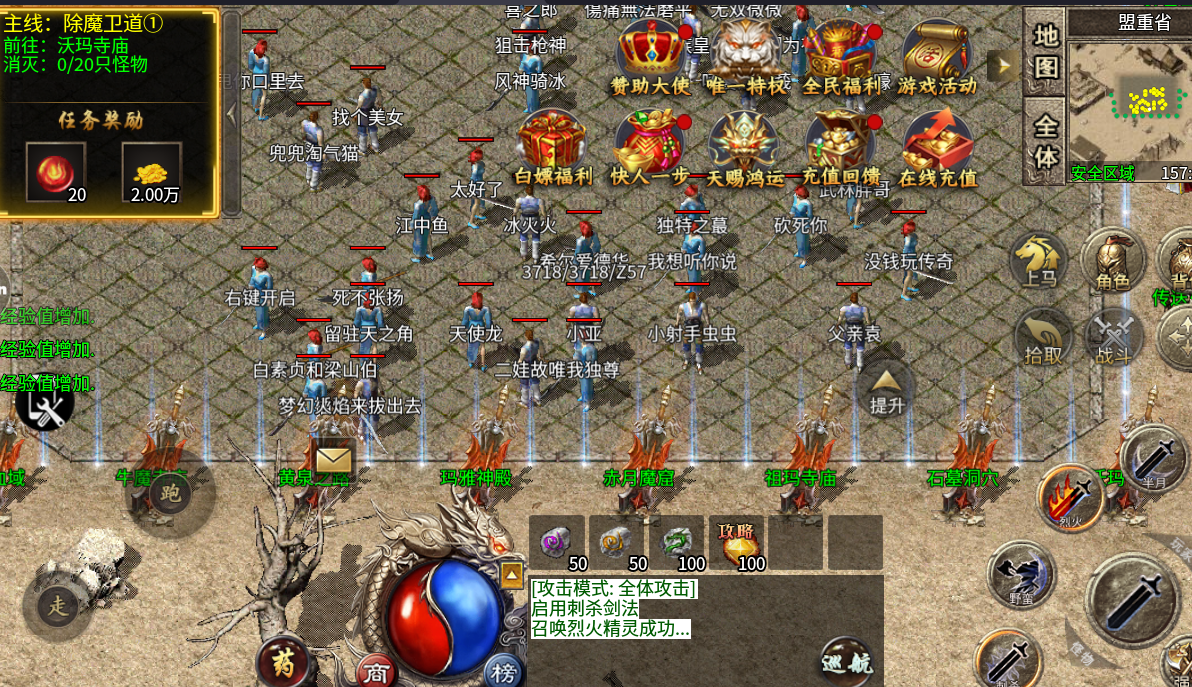Open the mail envelope icon
Image resolution: width=1192 pixels, height=687 pixels.
pos(333,460)
